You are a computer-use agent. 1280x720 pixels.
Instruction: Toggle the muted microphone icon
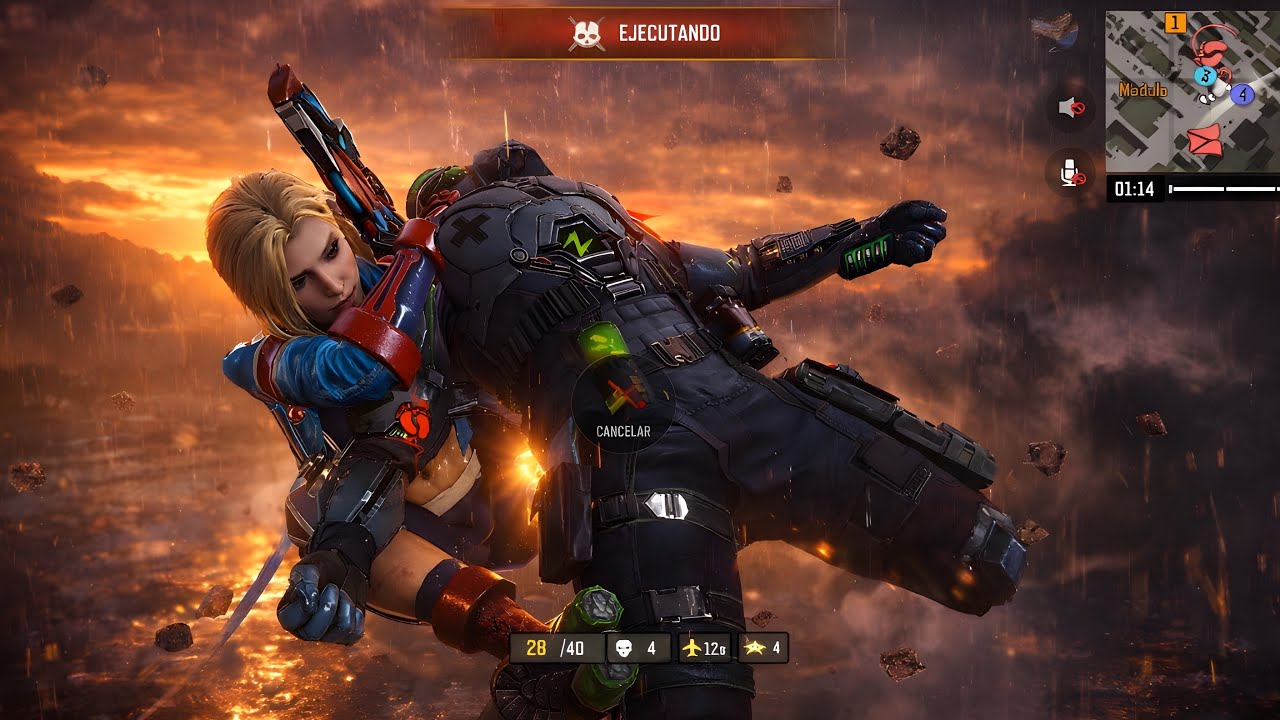[x=1071, y=172]
